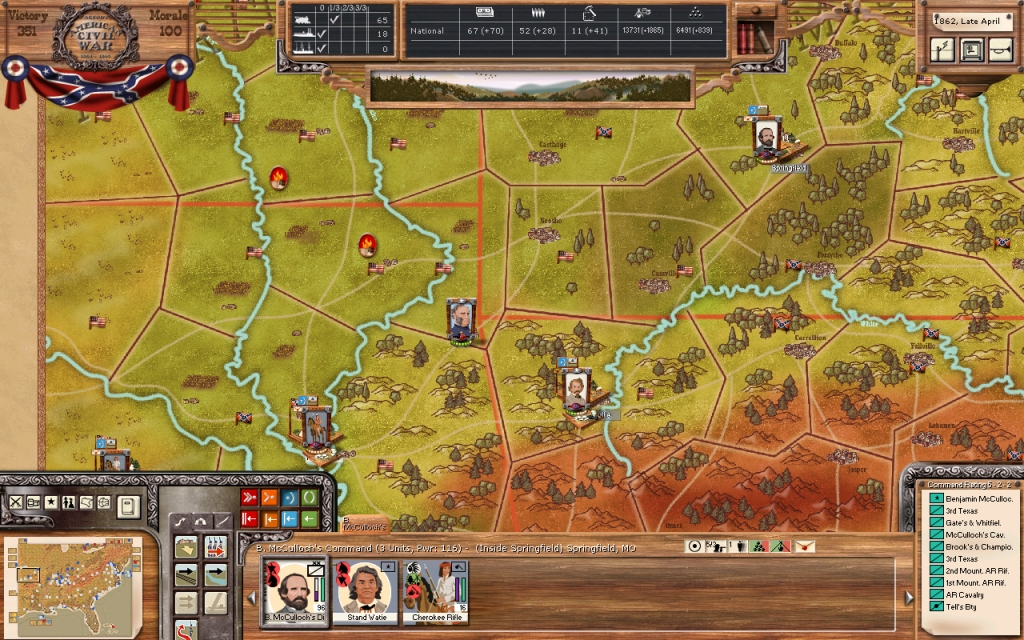Click the sealed envelope message icon
The height and width of the screenshot is (640, 1024).
point(805,546)
